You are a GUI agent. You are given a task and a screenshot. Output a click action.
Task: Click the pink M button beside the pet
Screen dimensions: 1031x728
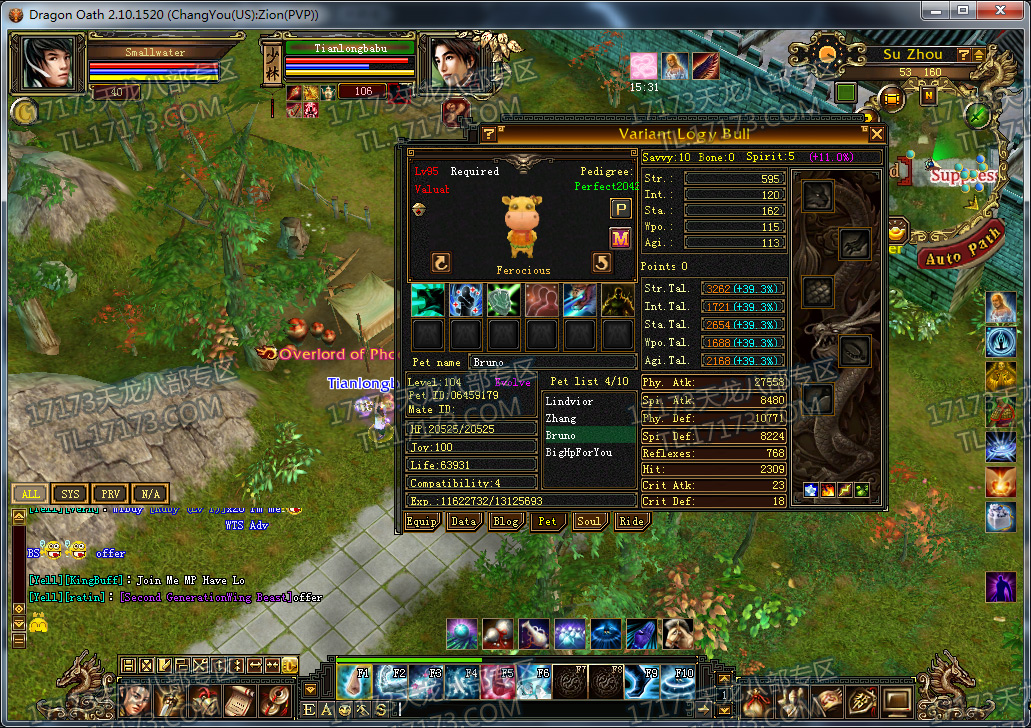(x=621, y=238)
